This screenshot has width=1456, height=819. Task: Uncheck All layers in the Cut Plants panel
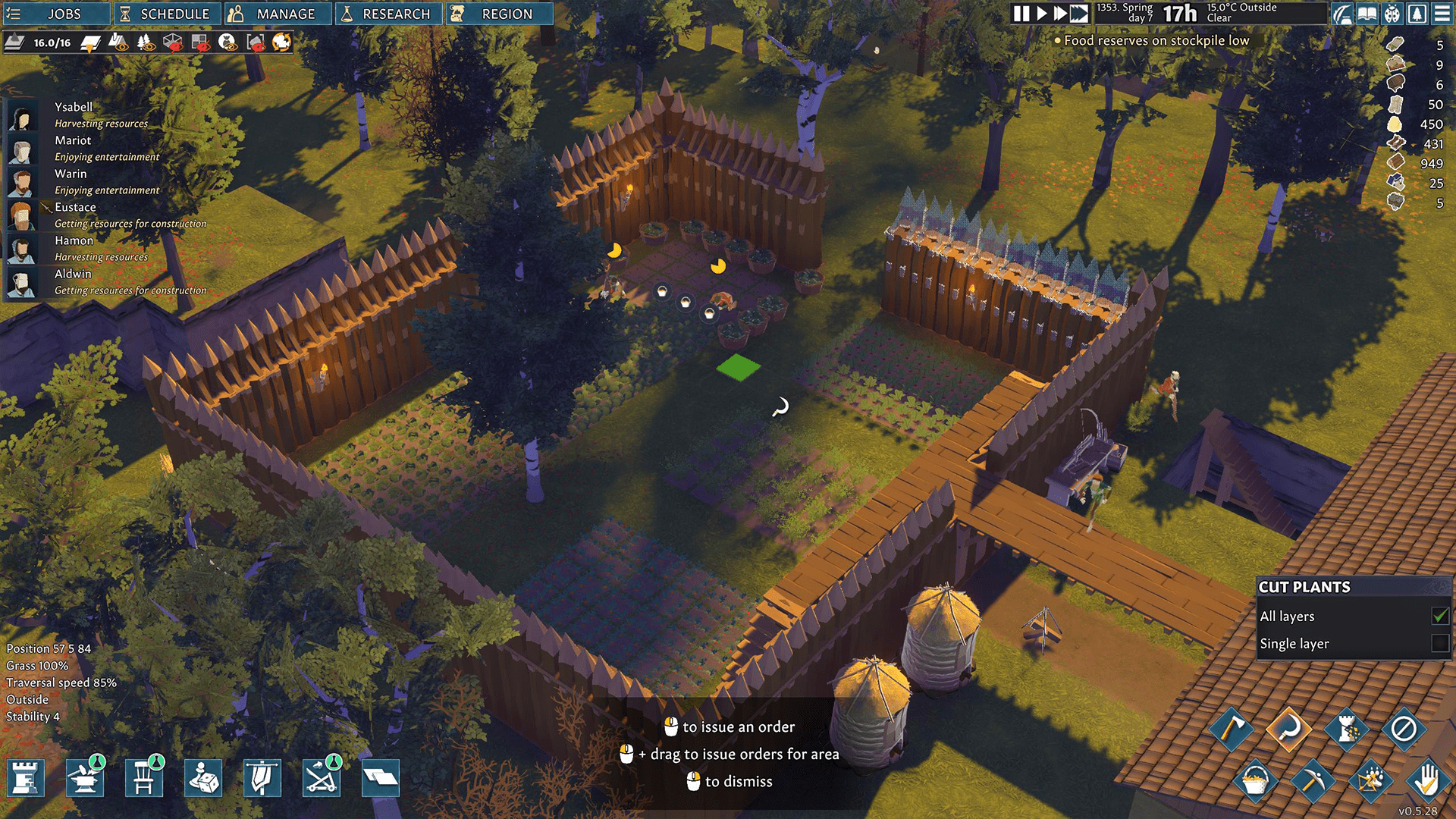[1438, 617]
